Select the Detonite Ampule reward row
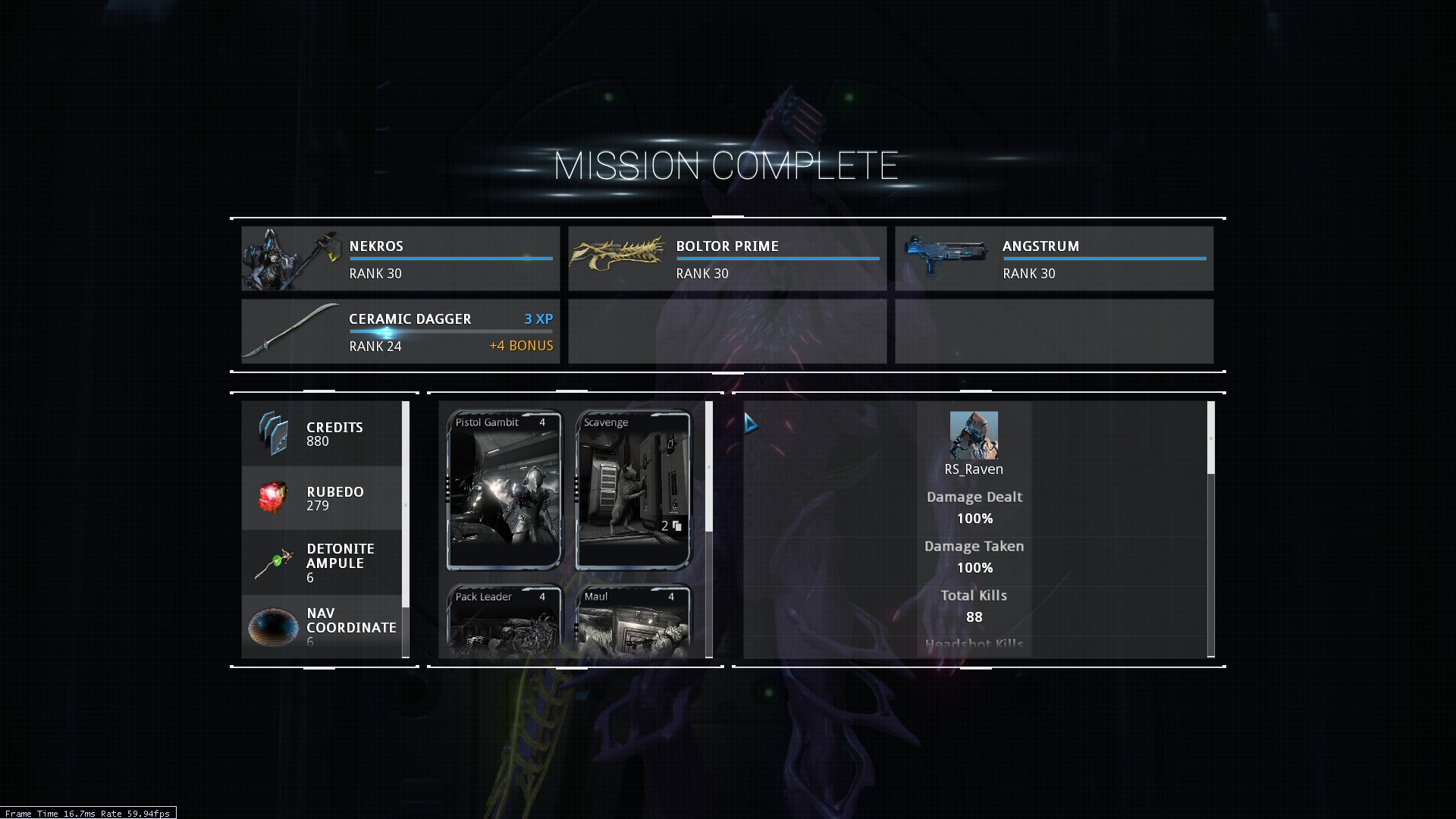 tap(322, 563)
